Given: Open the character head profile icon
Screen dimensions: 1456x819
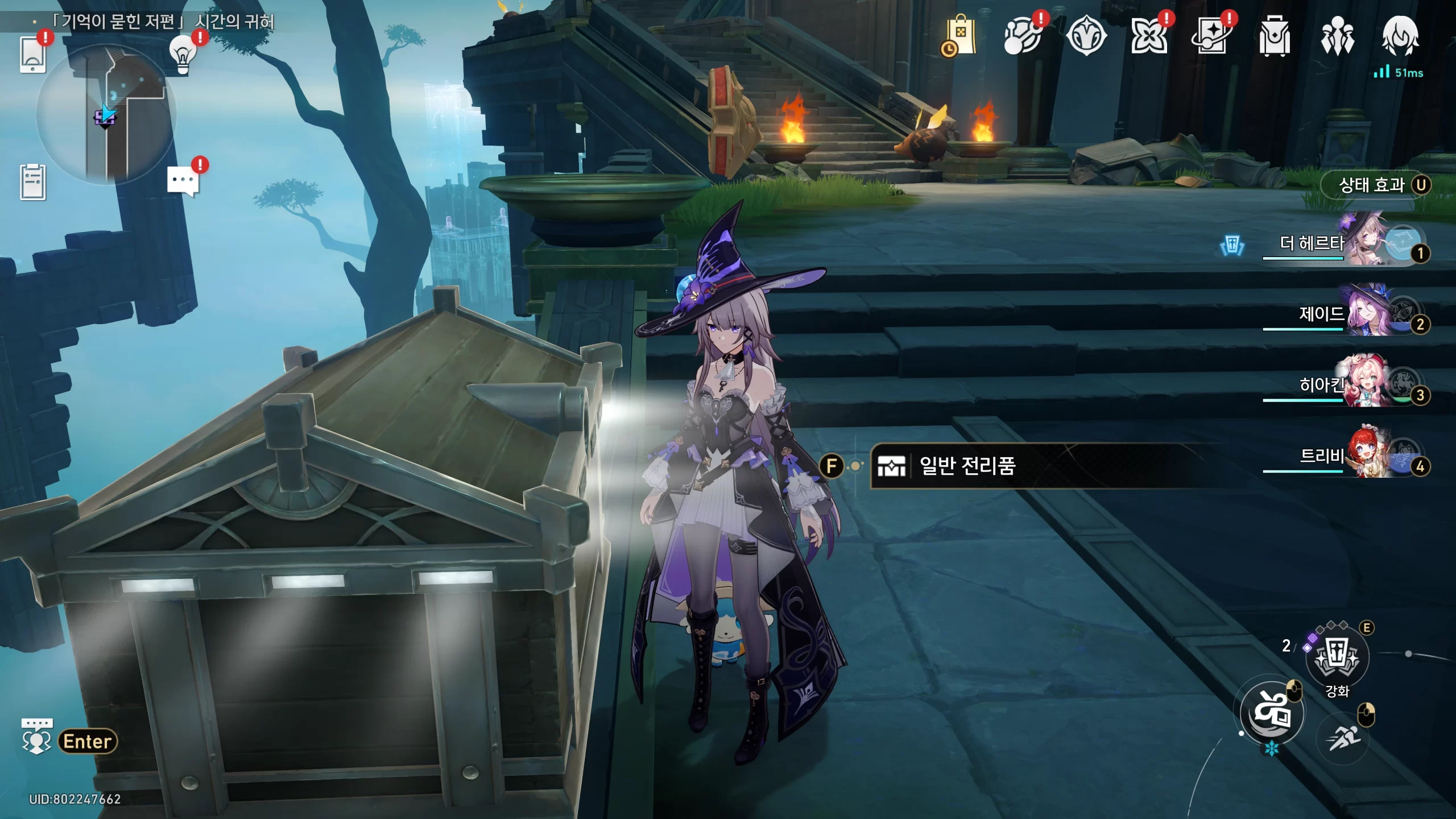Looking at the screenshot, I should coord(1400,36).
